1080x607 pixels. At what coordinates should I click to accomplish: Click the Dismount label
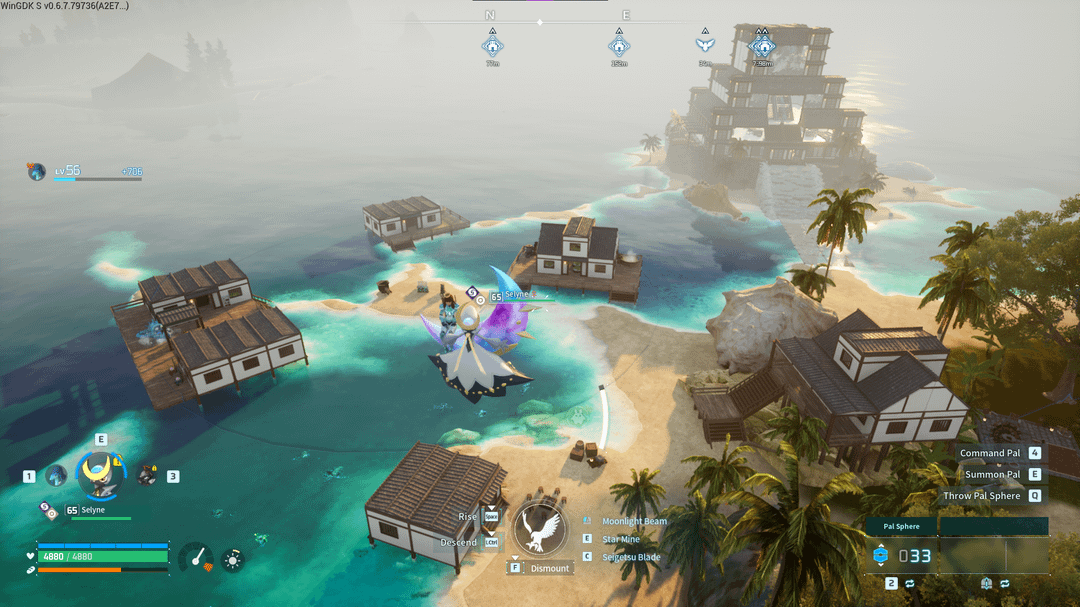549,568
